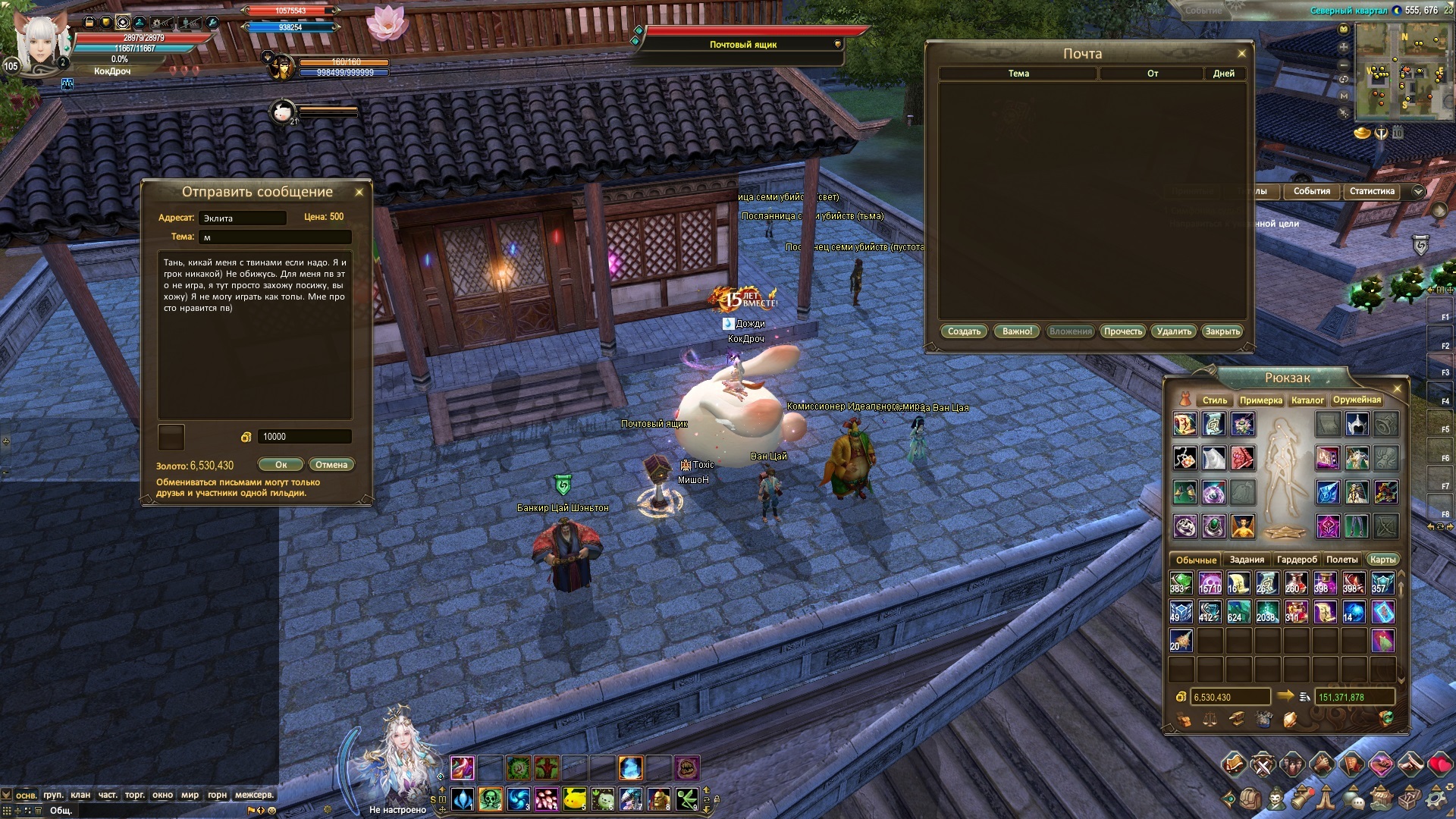Screen dimensions: 1456x819
Task: Show the Каталог tab in backpack
Action: [1307, 400]
